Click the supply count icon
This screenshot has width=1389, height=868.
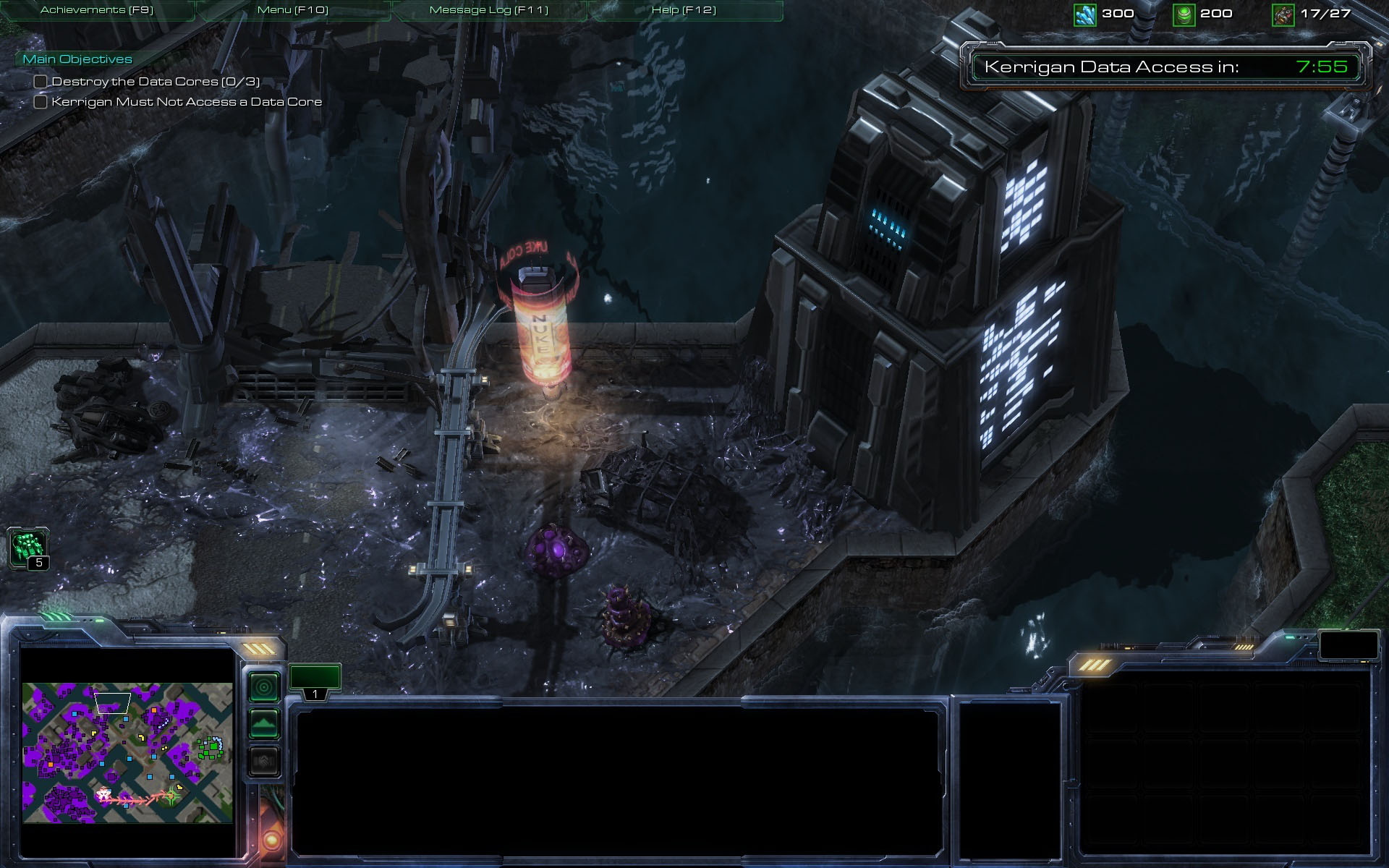point(1283,14)
